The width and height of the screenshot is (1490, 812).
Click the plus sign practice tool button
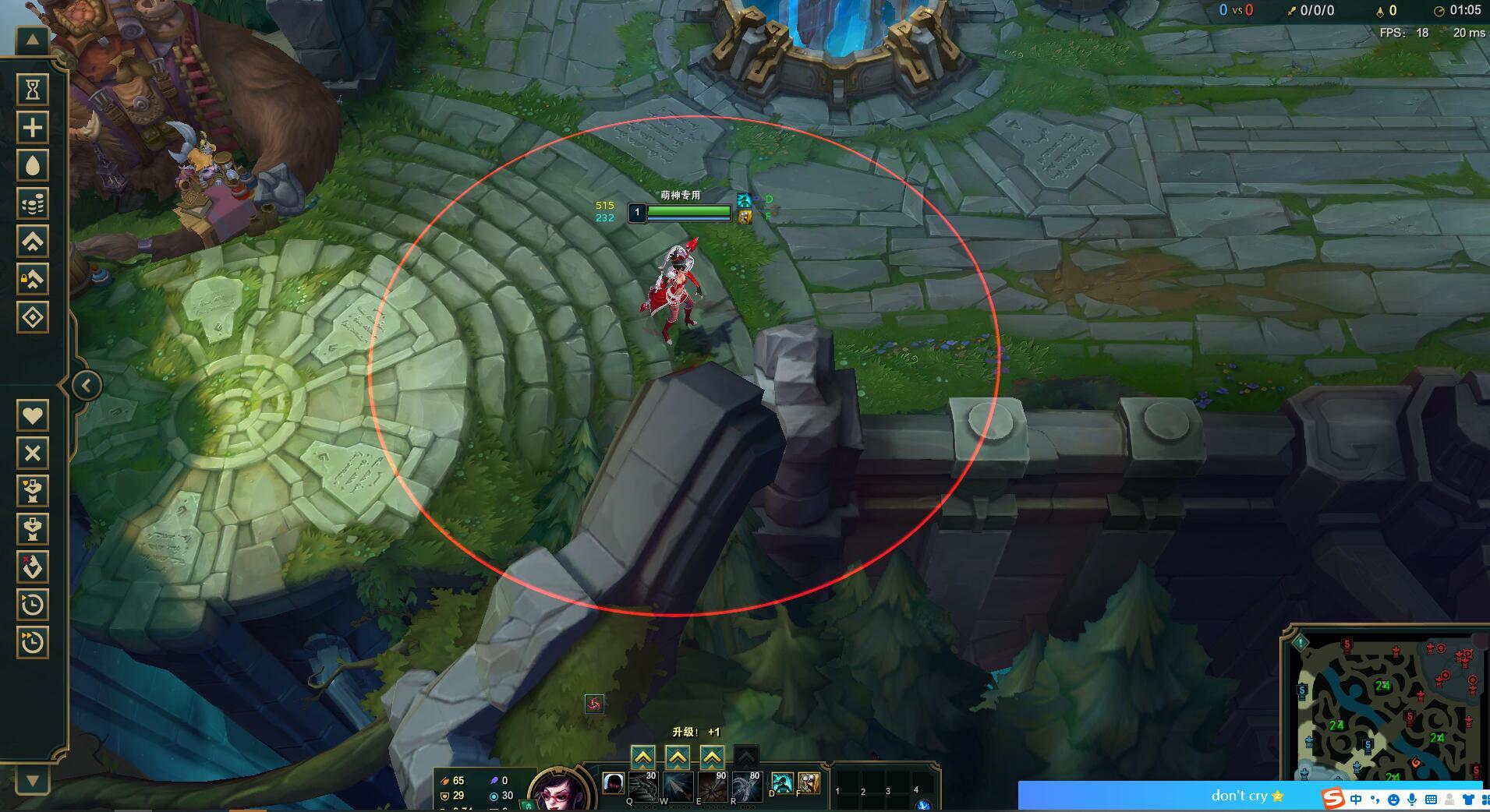(33, 128)
